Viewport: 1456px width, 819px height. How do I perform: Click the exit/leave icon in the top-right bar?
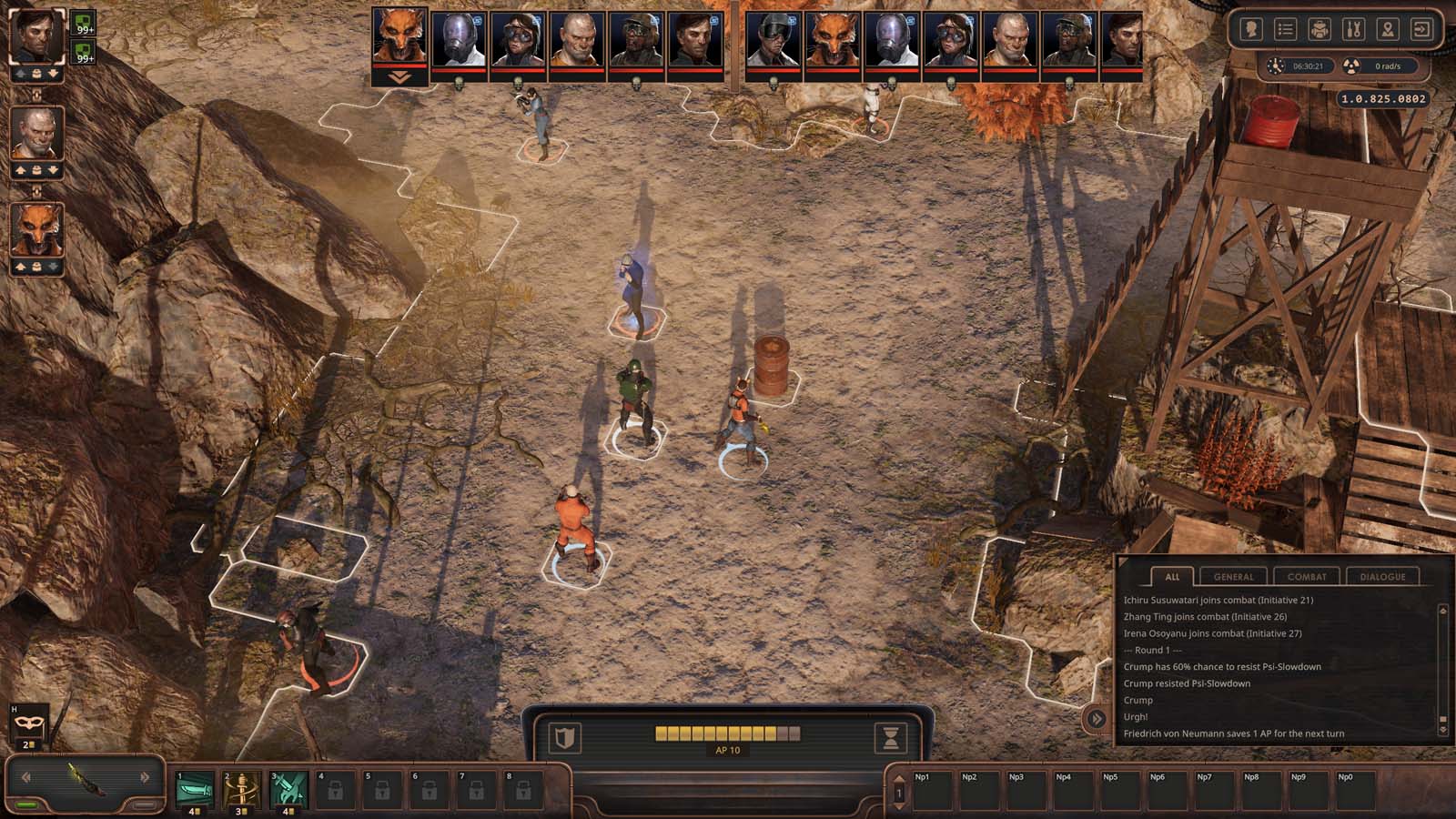pyautogui.click(x=1419, y=29)
